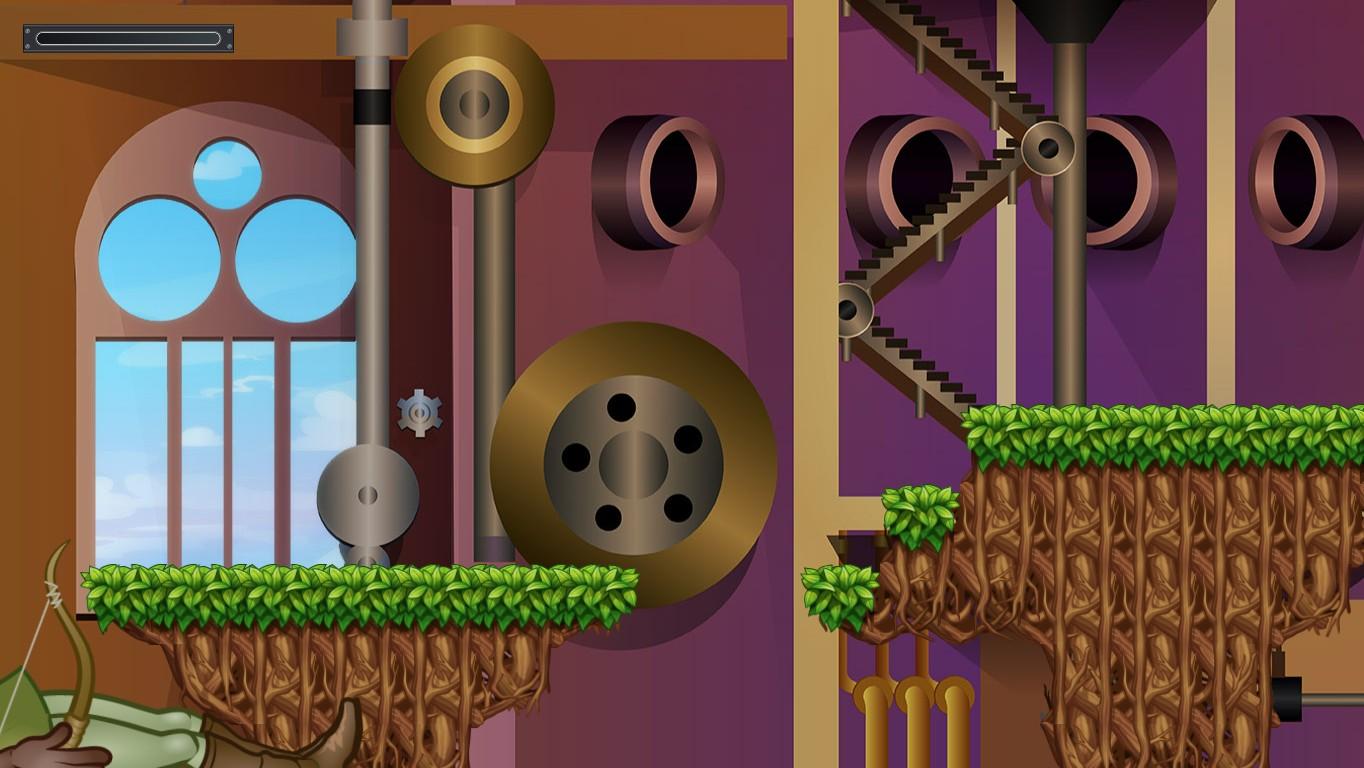
Task: Select the silver pulley wheel above the left platform
Action: pos(366,495)
